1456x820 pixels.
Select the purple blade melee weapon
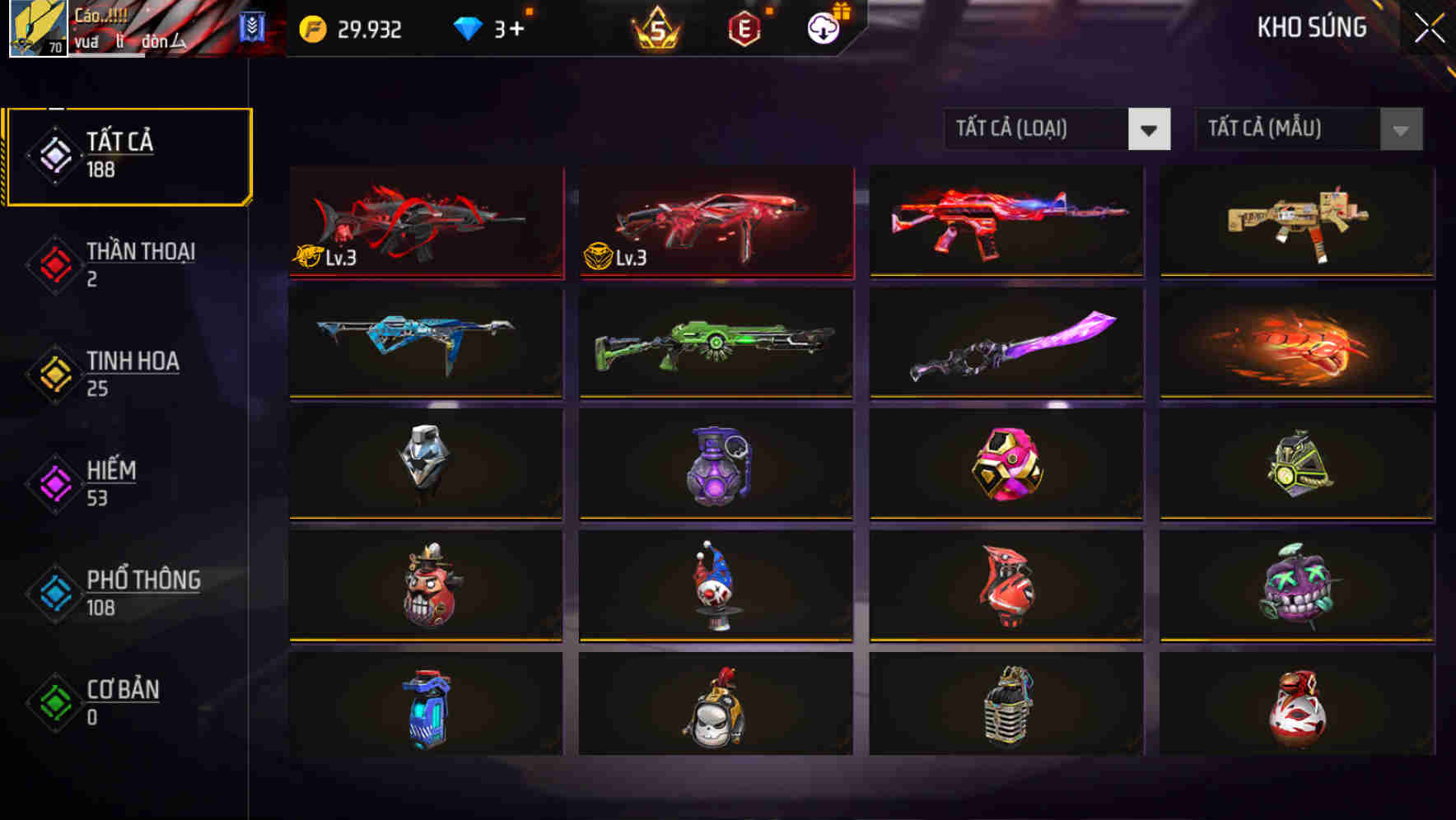coord(1006,344)
